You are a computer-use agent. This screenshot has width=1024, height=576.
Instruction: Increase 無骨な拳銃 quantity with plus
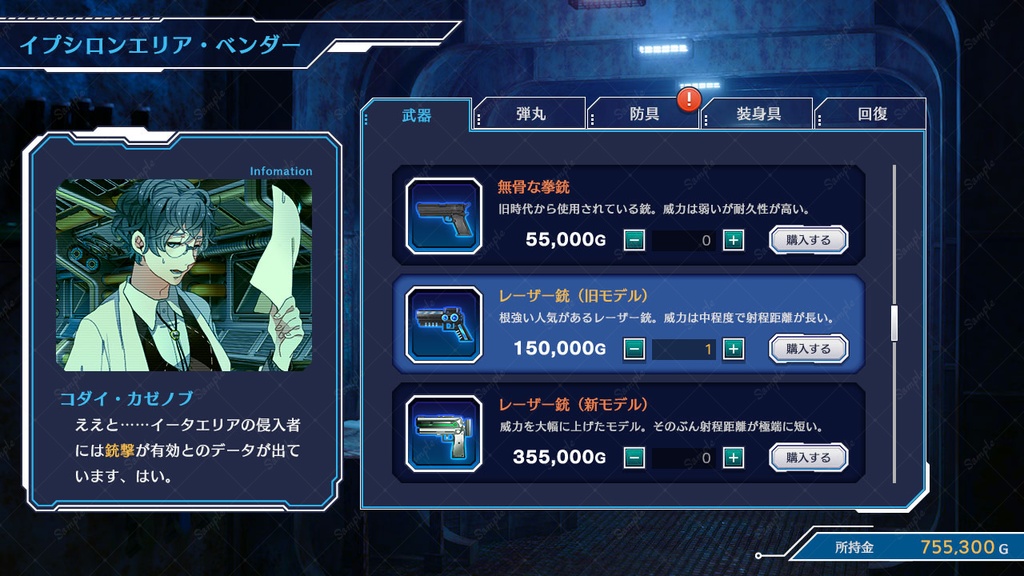point(733,240)
